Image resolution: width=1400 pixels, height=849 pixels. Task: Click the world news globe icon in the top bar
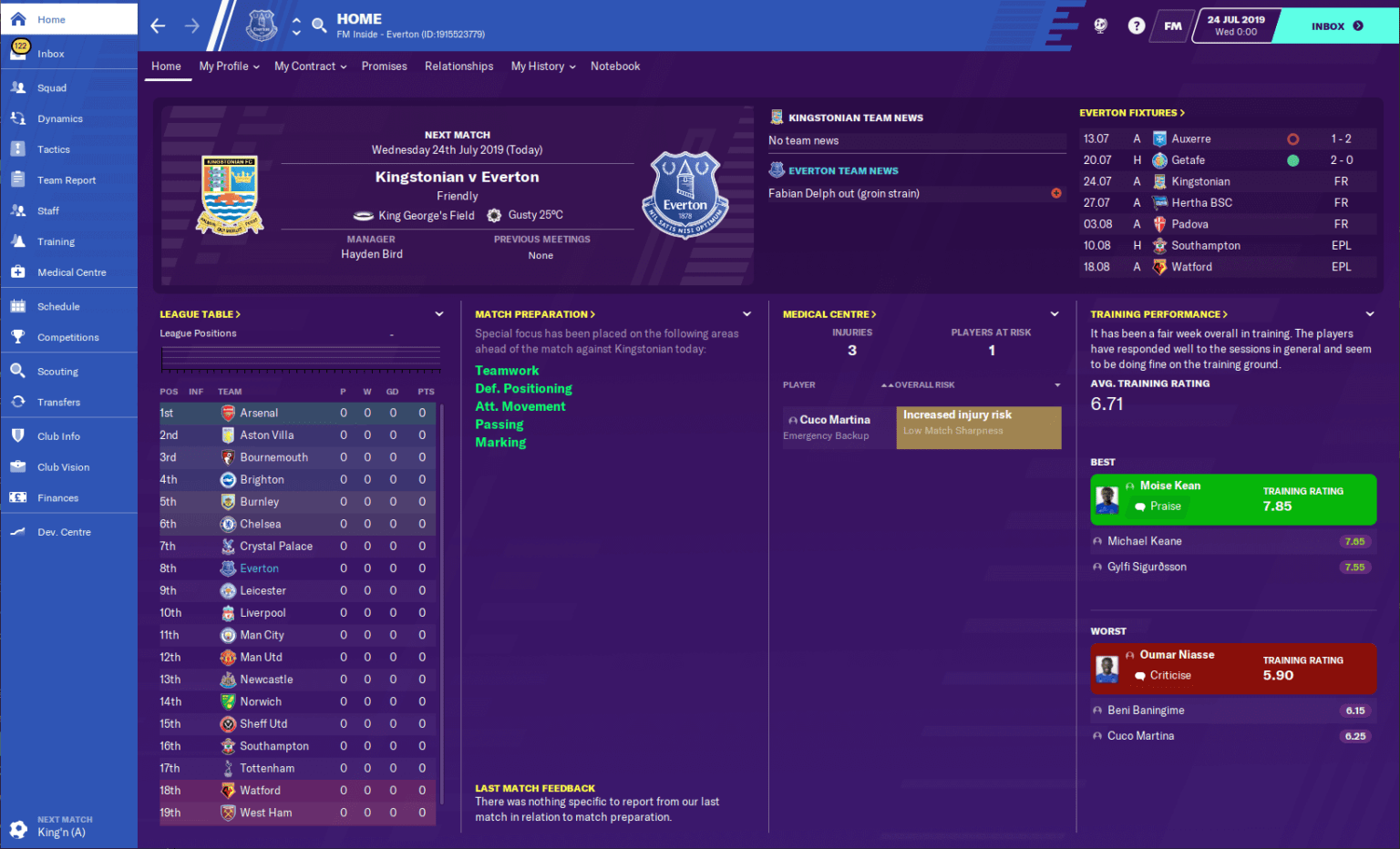[x=1100, y=26]
